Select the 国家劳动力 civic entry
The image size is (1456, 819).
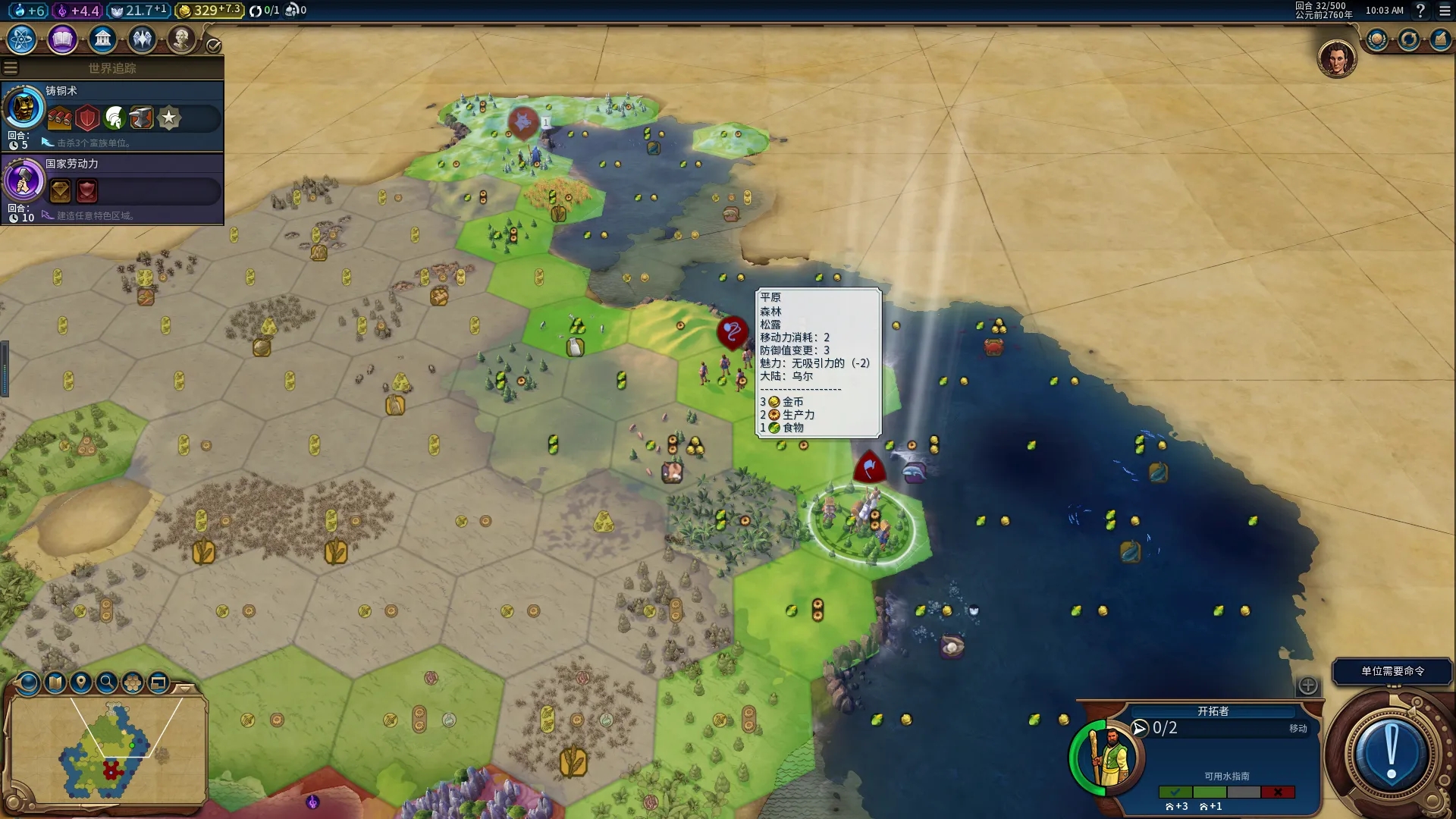click(112, 189)
